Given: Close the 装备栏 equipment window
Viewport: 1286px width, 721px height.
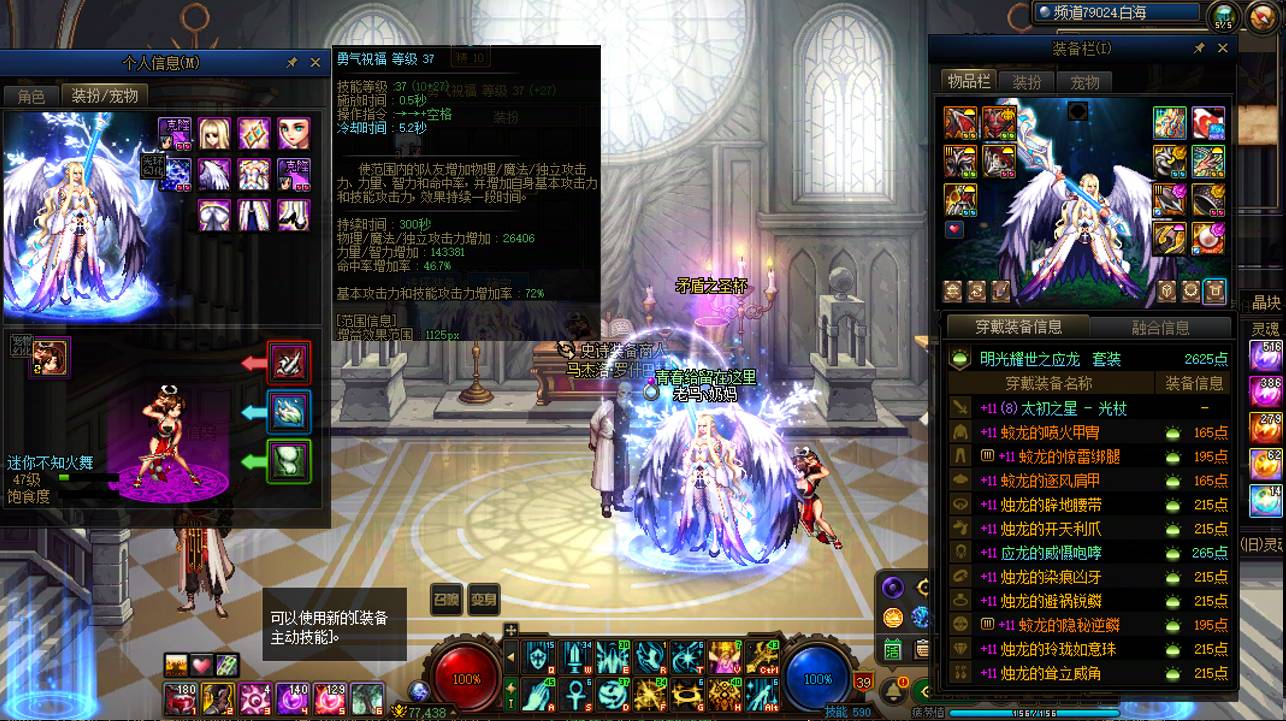Looking at the screenshot, I should pyautogui.click(x=1223, y=48).
